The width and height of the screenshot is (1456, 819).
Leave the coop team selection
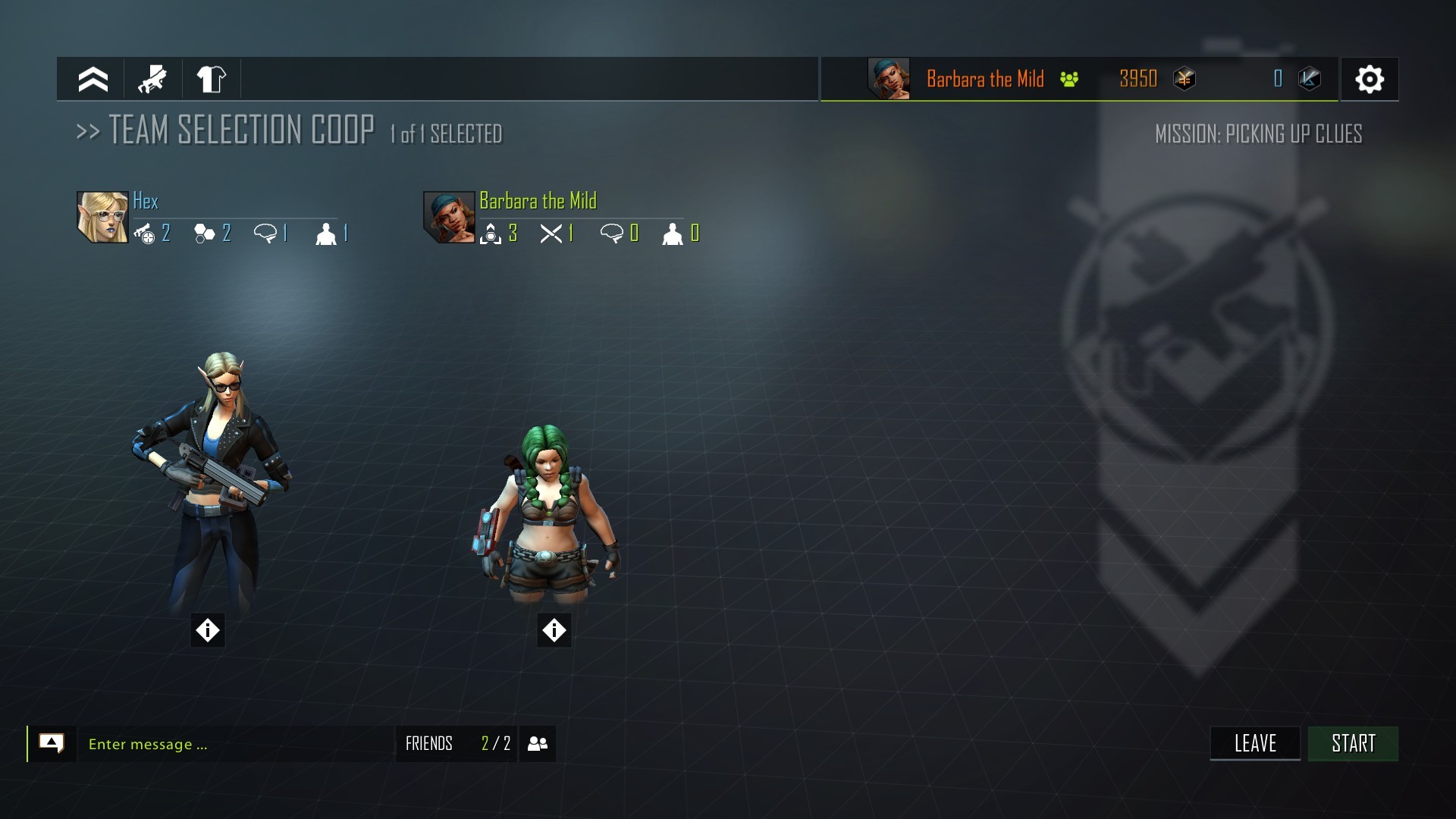click(1255, 743)
